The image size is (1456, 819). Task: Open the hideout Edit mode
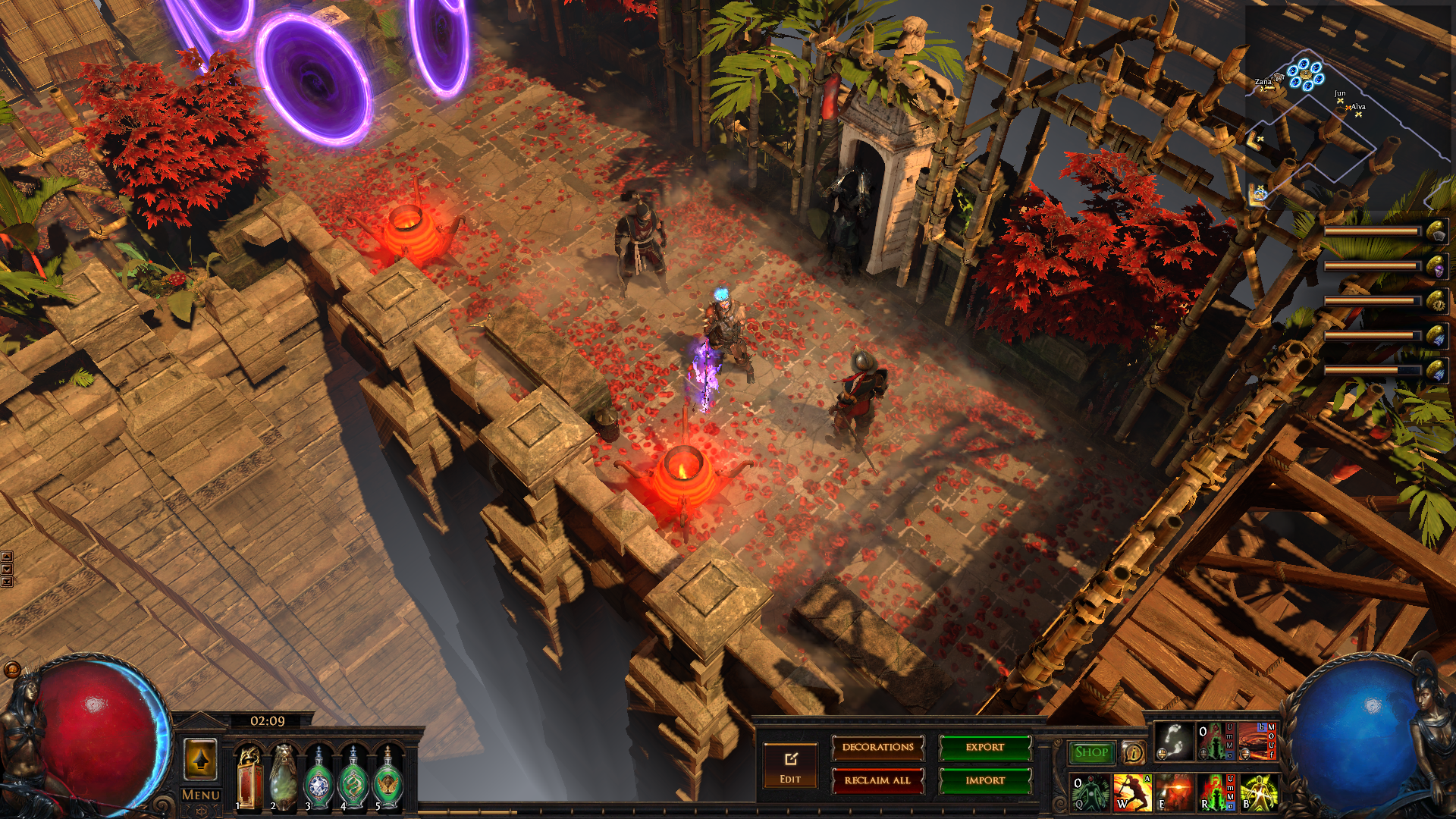coord(790,766)
